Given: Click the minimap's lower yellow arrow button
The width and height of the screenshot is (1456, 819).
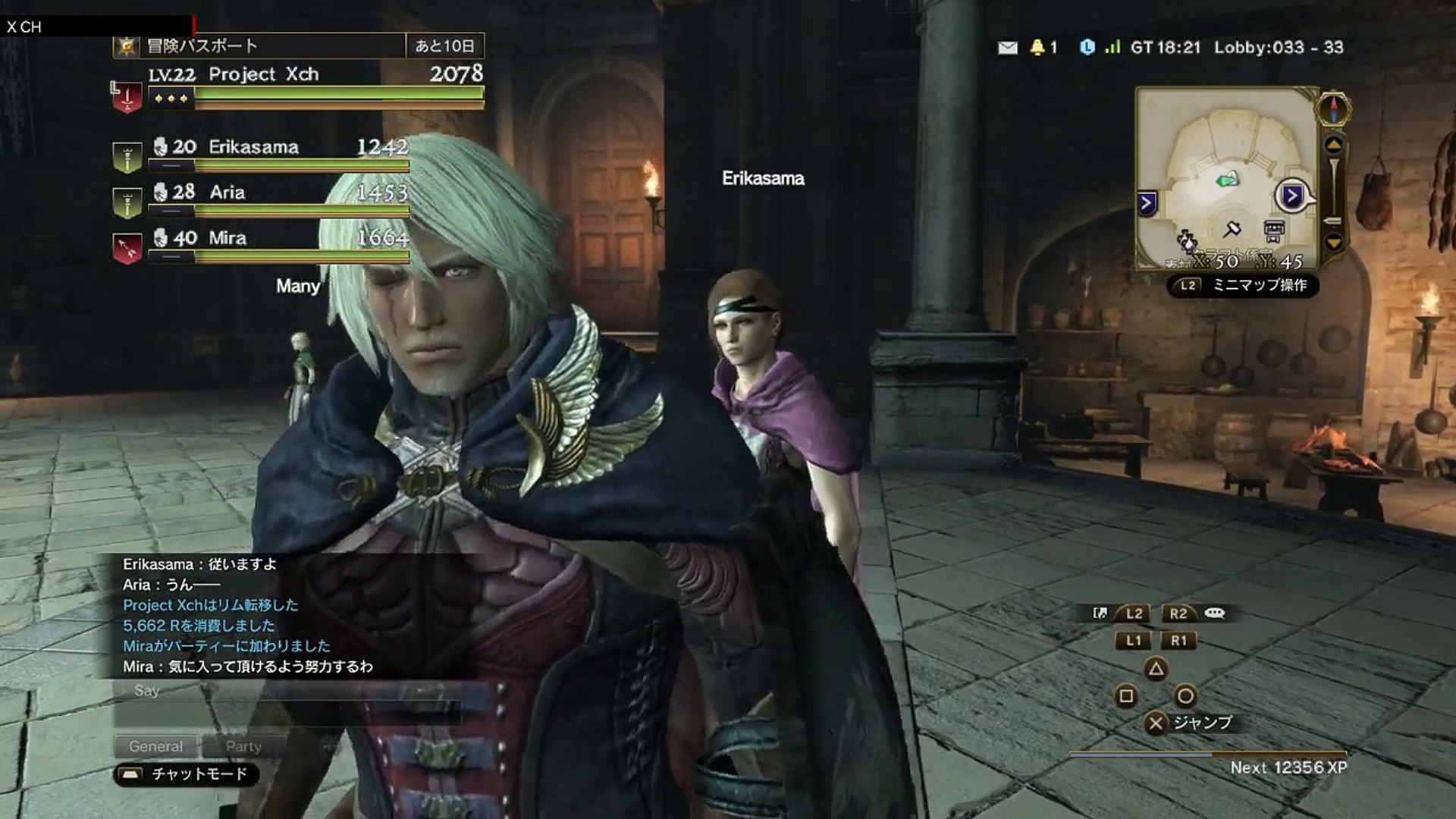Looking at the screenshot, I should pyautogui.click(x=1334, y=243).
